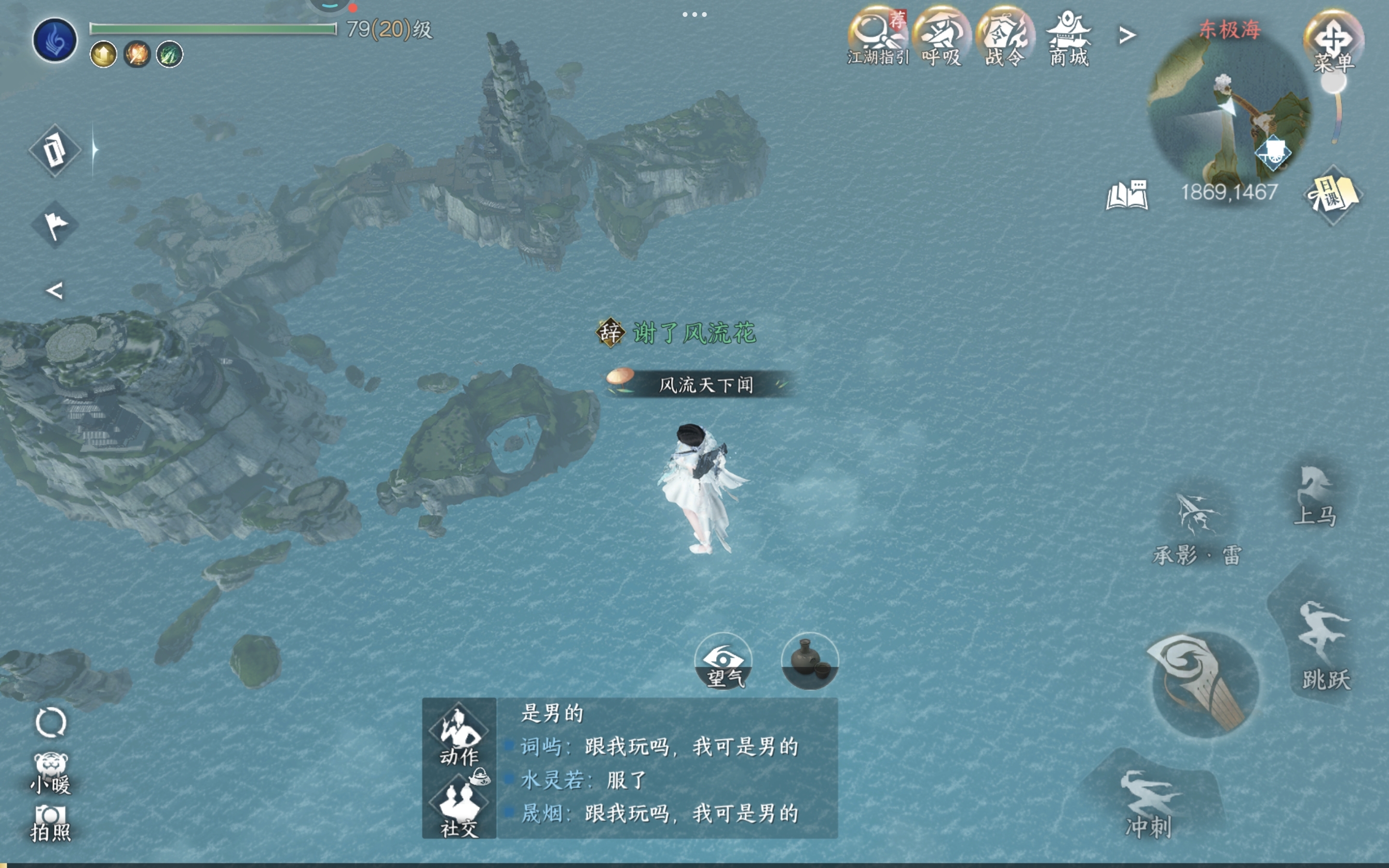The width and height of the screenshot is (1389, 868).
Task: Open the 江湖指引 guide icon
Action: tap(877, 36)
